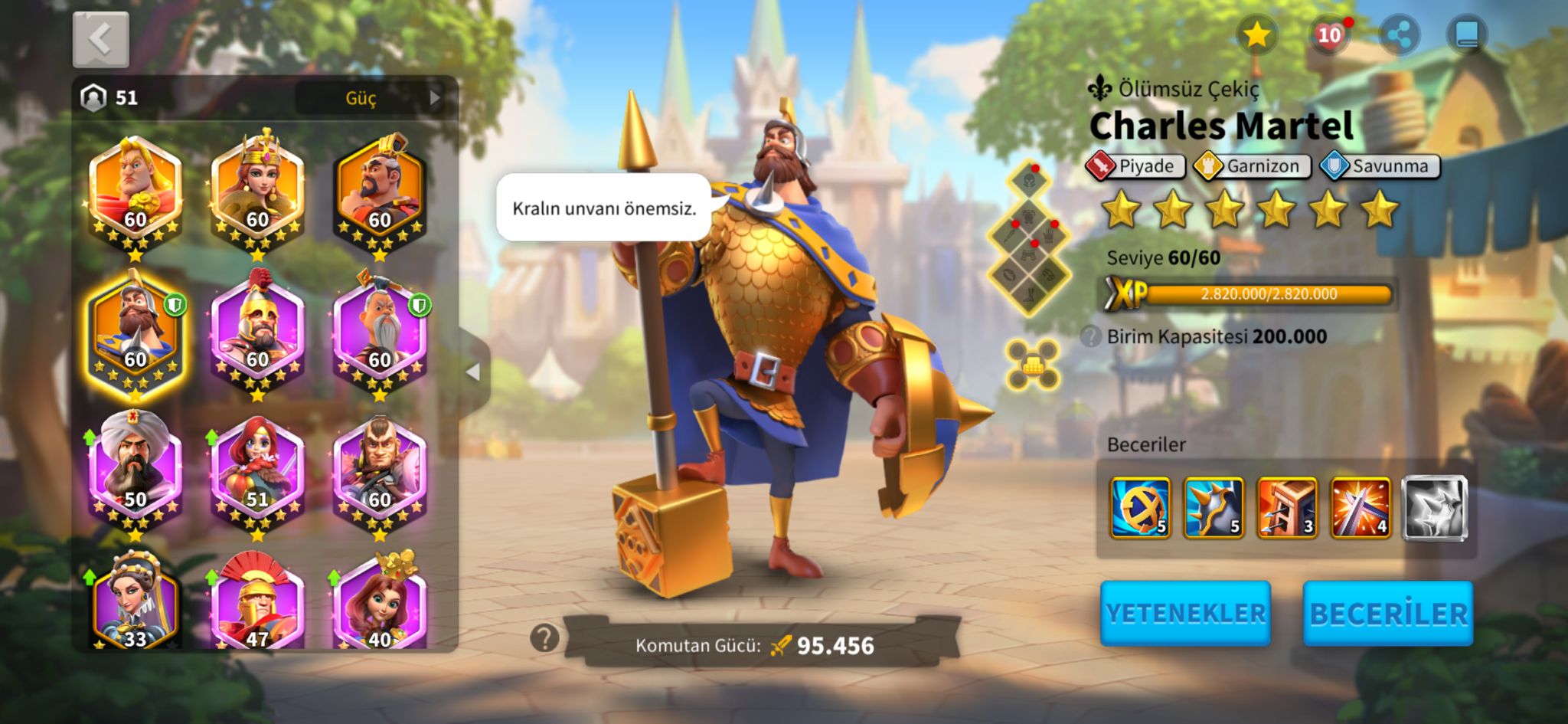Open the Güç sort dropdown

click(x=371, y=98)
